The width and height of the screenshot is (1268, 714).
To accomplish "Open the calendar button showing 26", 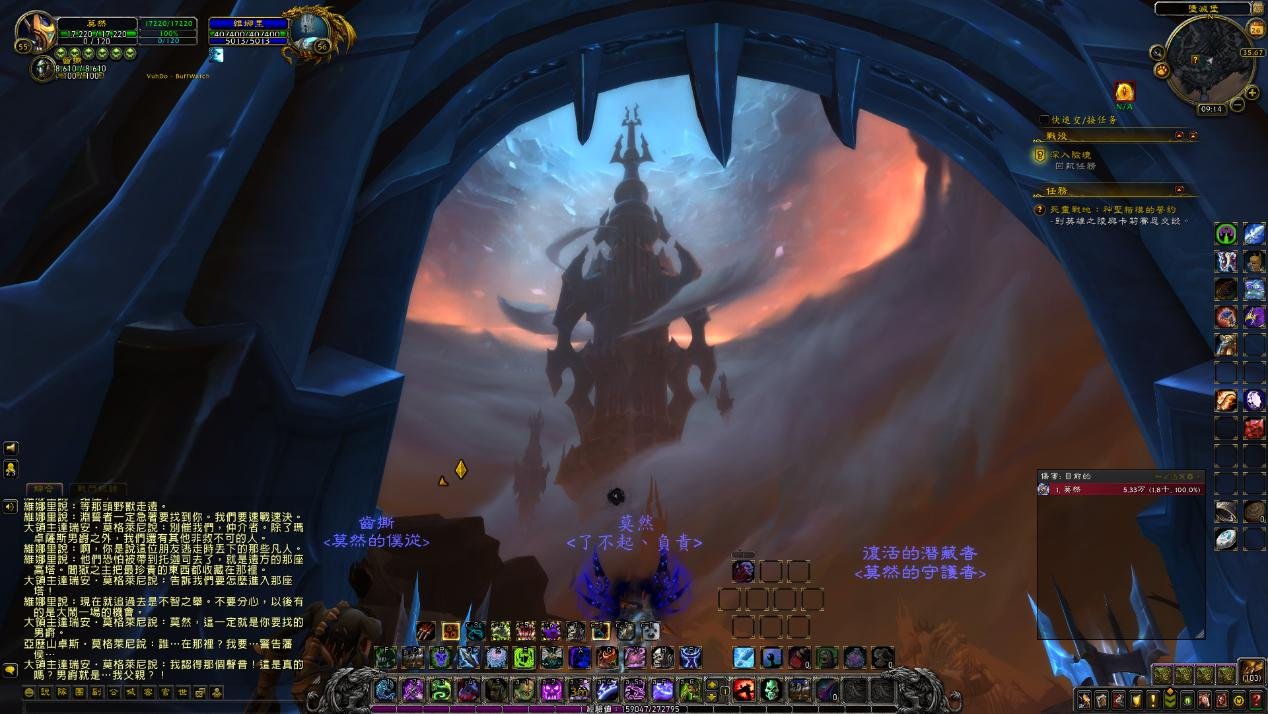I will pyautogui.click(x=1255, y=29).
